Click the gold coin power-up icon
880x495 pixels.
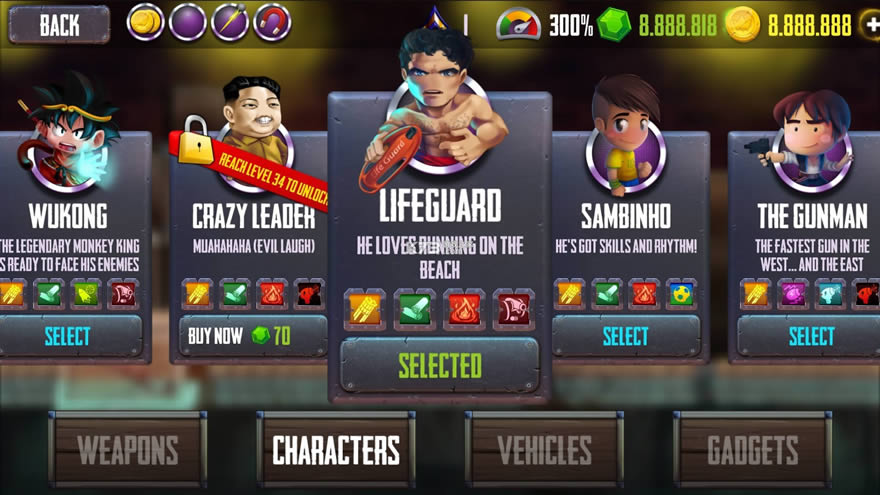pos(145,22)
